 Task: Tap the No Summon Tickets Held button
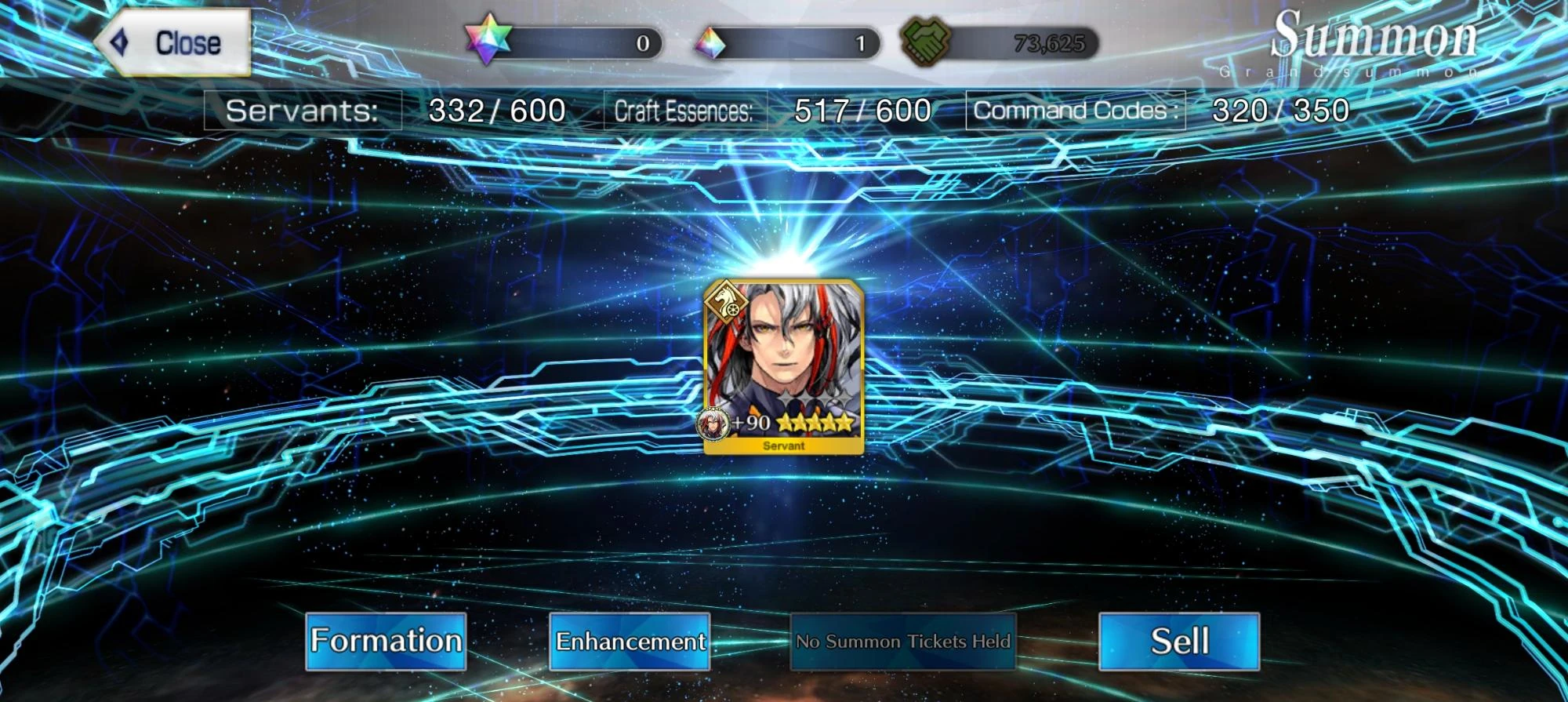pos(903,641)
